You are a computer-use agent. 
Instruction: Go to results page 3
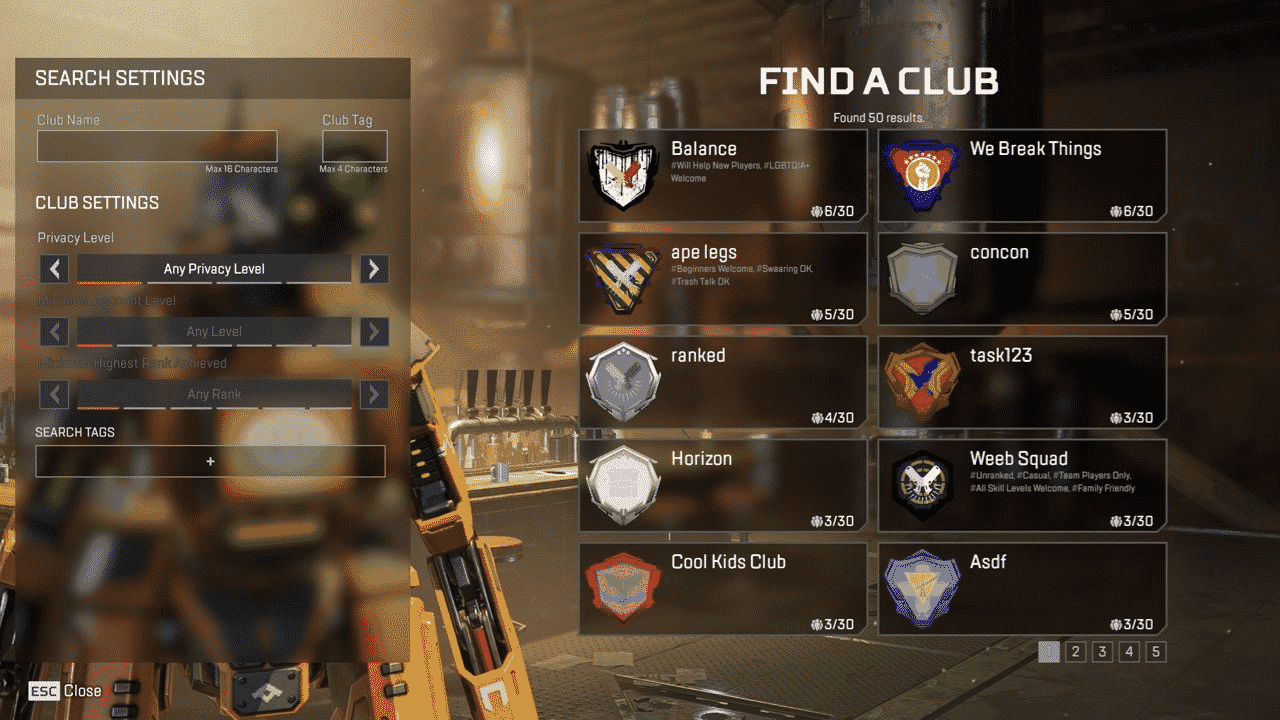click(1101, 650)
